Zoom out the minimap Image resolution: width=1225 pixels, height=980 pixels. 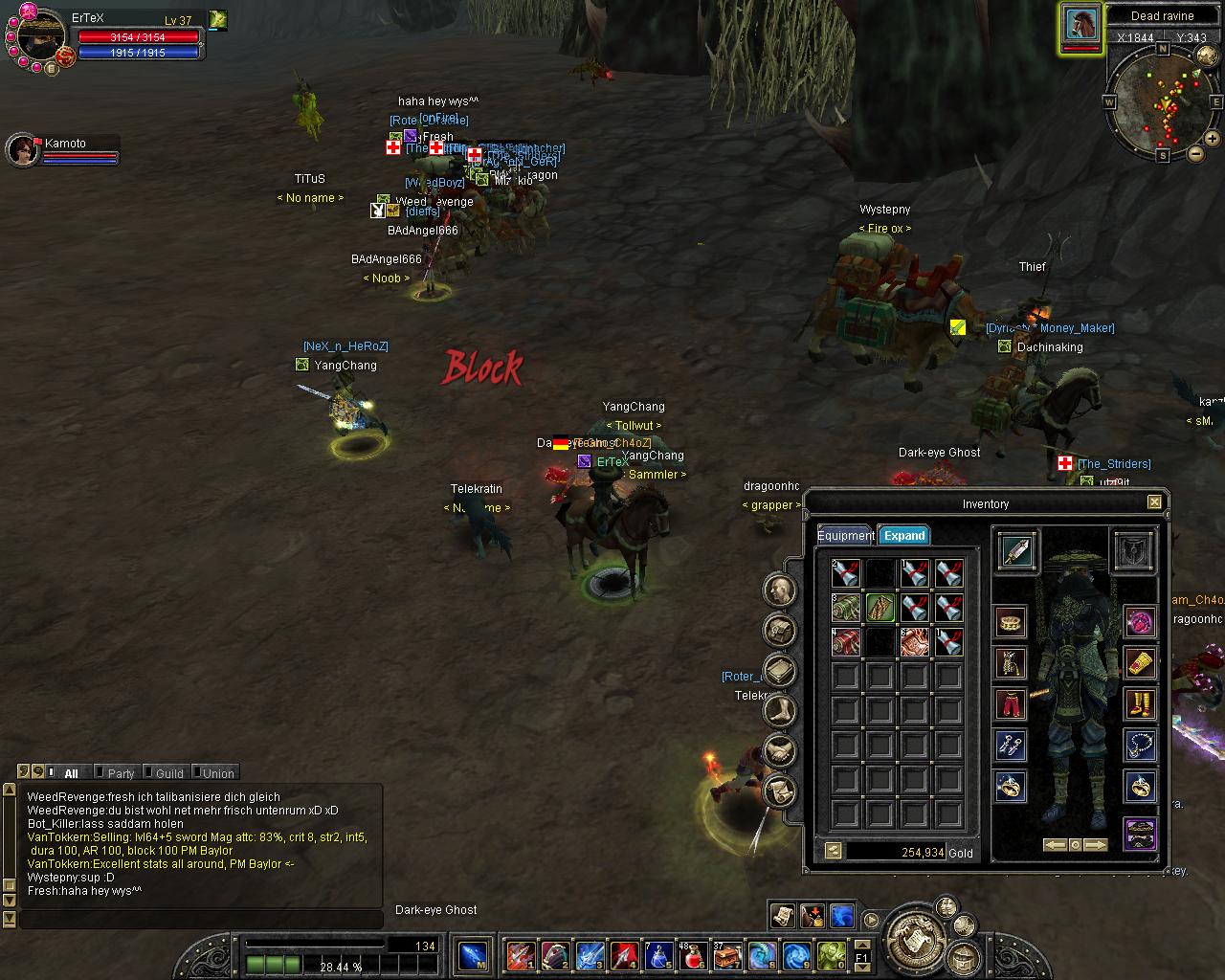click(x=1194, y=154)
